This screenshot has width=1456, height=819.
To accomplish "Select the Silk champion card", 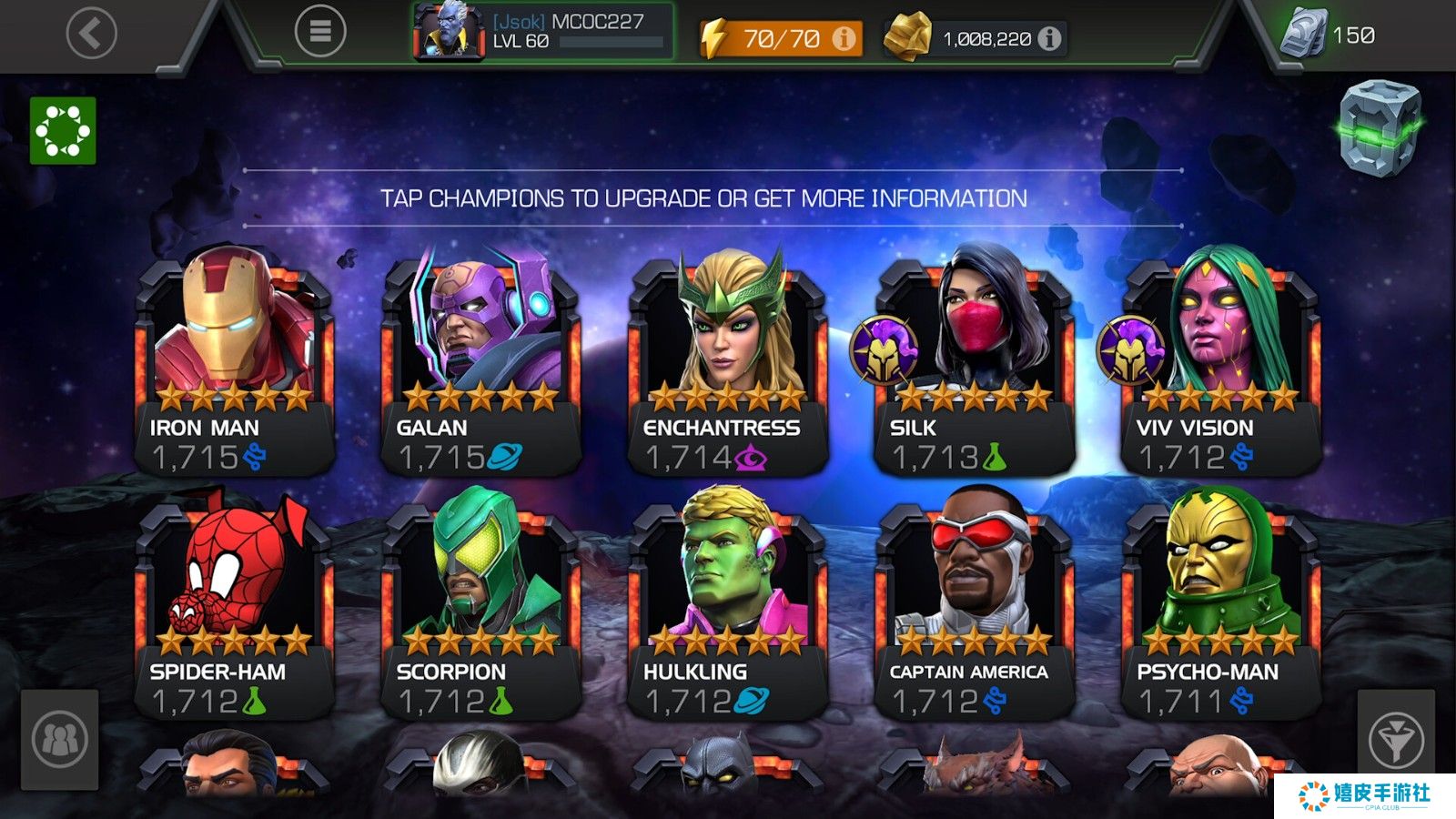I will tap(974, 364).
